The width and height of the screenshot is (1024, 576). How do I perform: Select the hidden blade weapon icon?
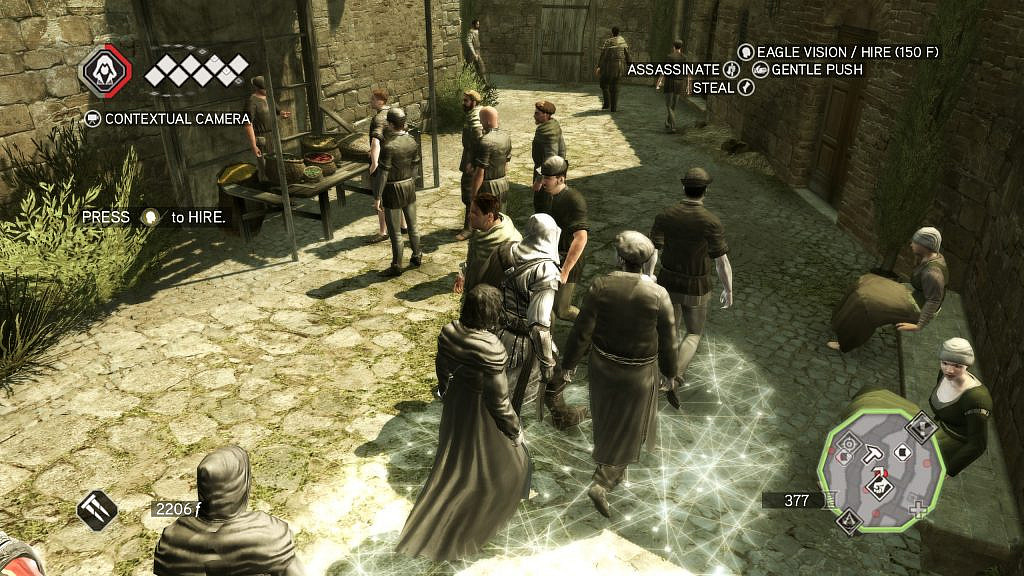(x=97, y=510)
